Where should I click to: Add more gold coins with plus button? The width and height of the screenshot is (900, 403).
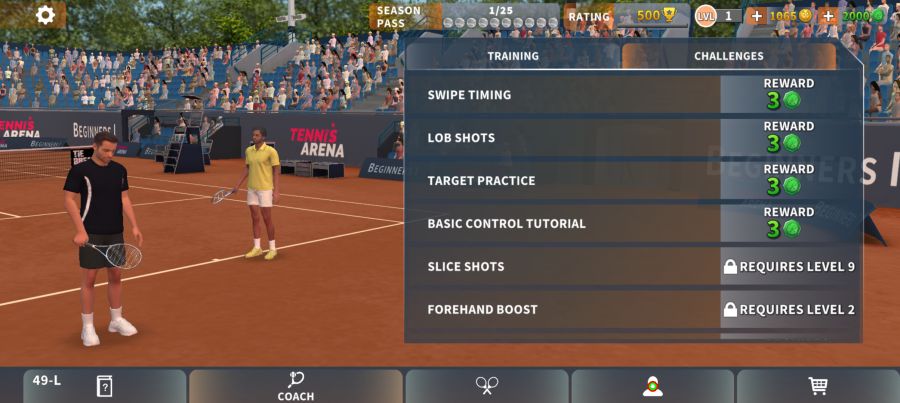(756, 16)
